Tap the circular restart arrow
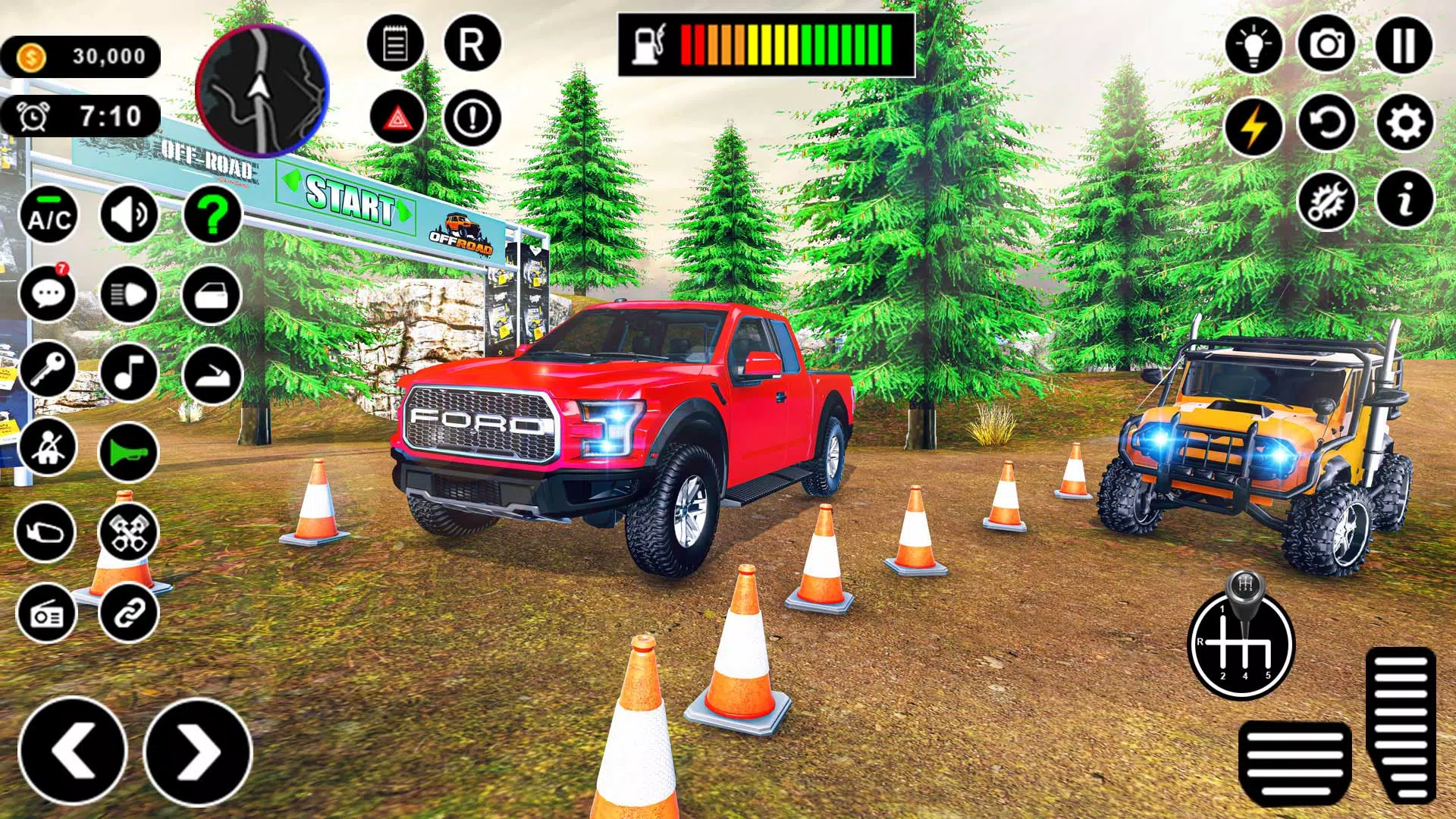Viewport: 1456px width, 819px height. 1327,123
